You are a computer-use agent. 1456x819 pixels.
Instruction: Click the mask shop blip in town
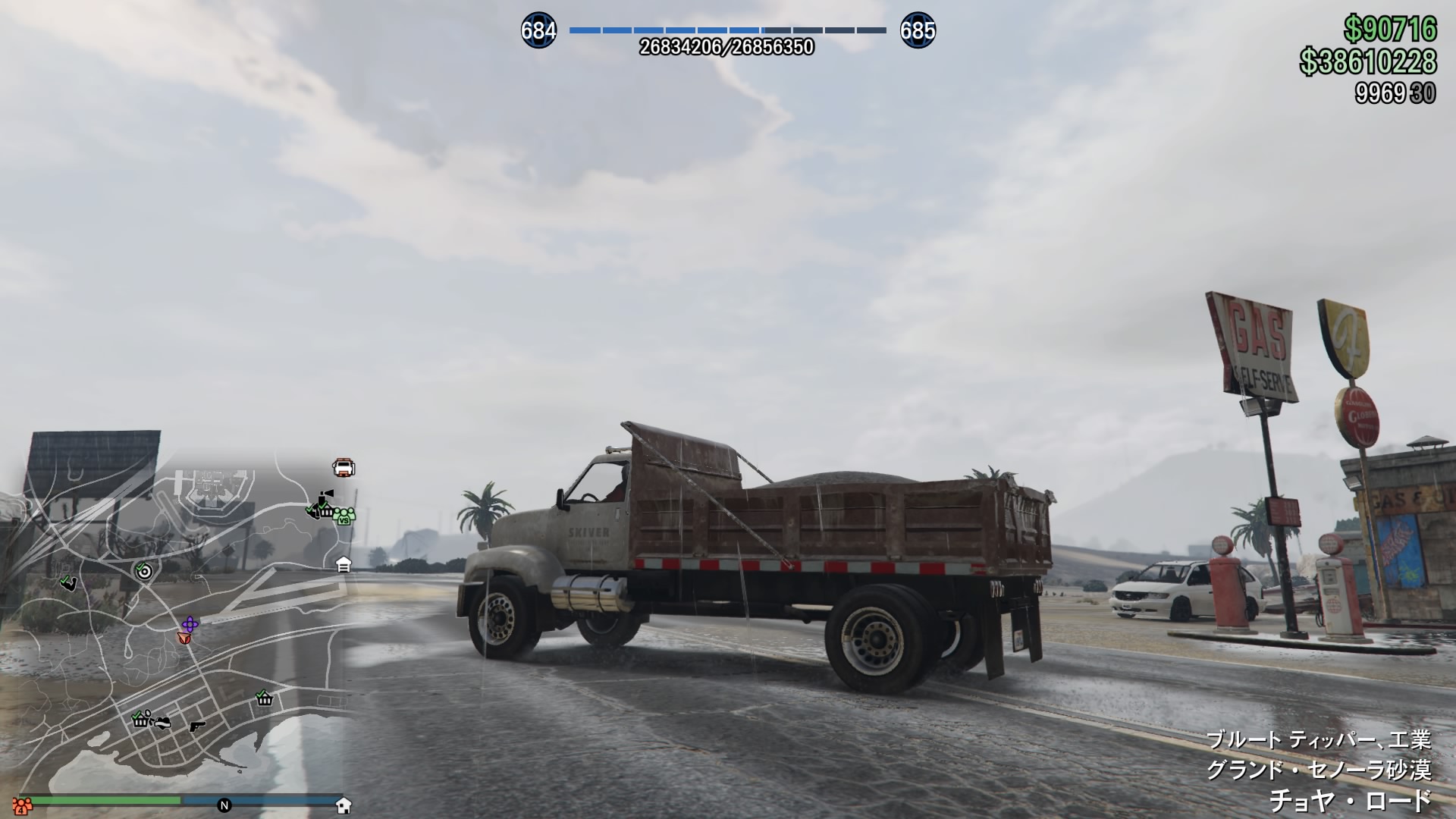(161, 722)
